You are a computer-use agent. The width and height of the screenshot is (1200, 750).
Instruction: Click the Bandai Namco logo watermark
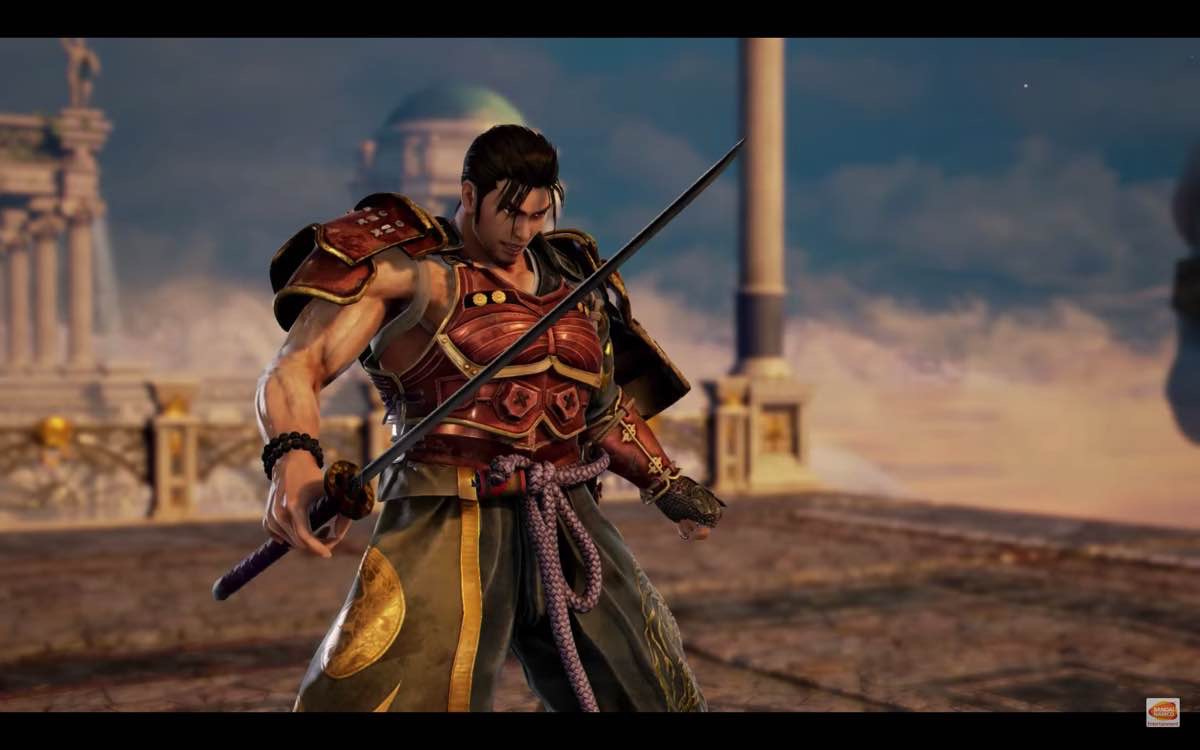[1162, 711]
